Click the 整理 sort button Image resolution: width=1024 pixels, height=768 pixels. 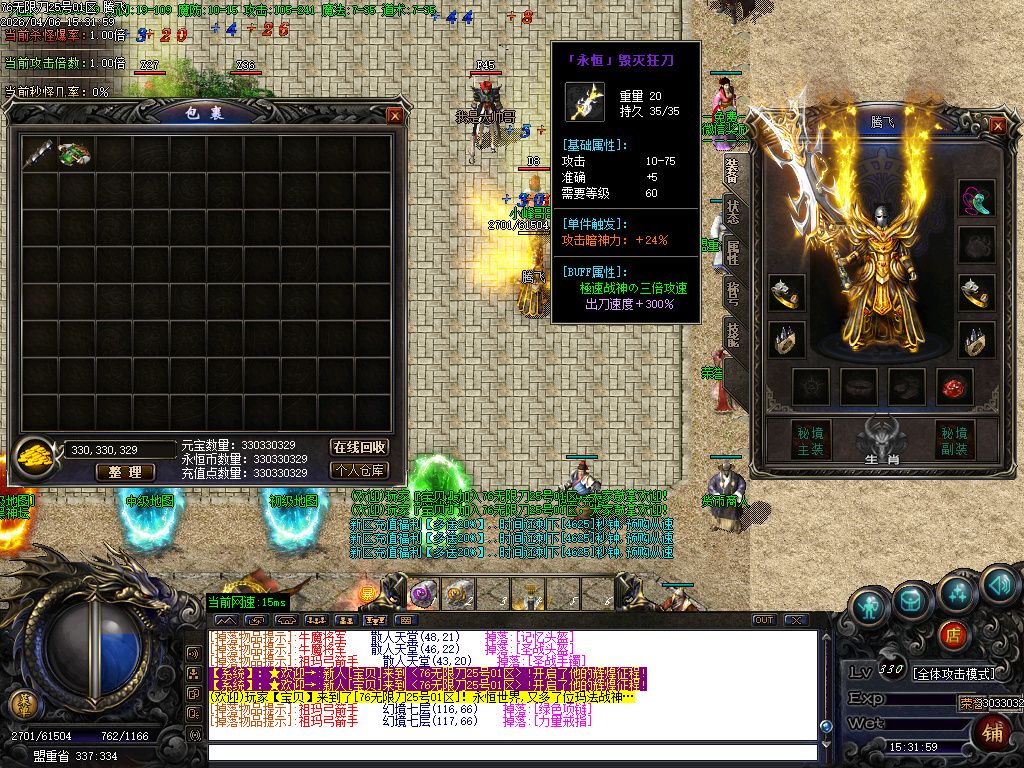tap(126, 472)
